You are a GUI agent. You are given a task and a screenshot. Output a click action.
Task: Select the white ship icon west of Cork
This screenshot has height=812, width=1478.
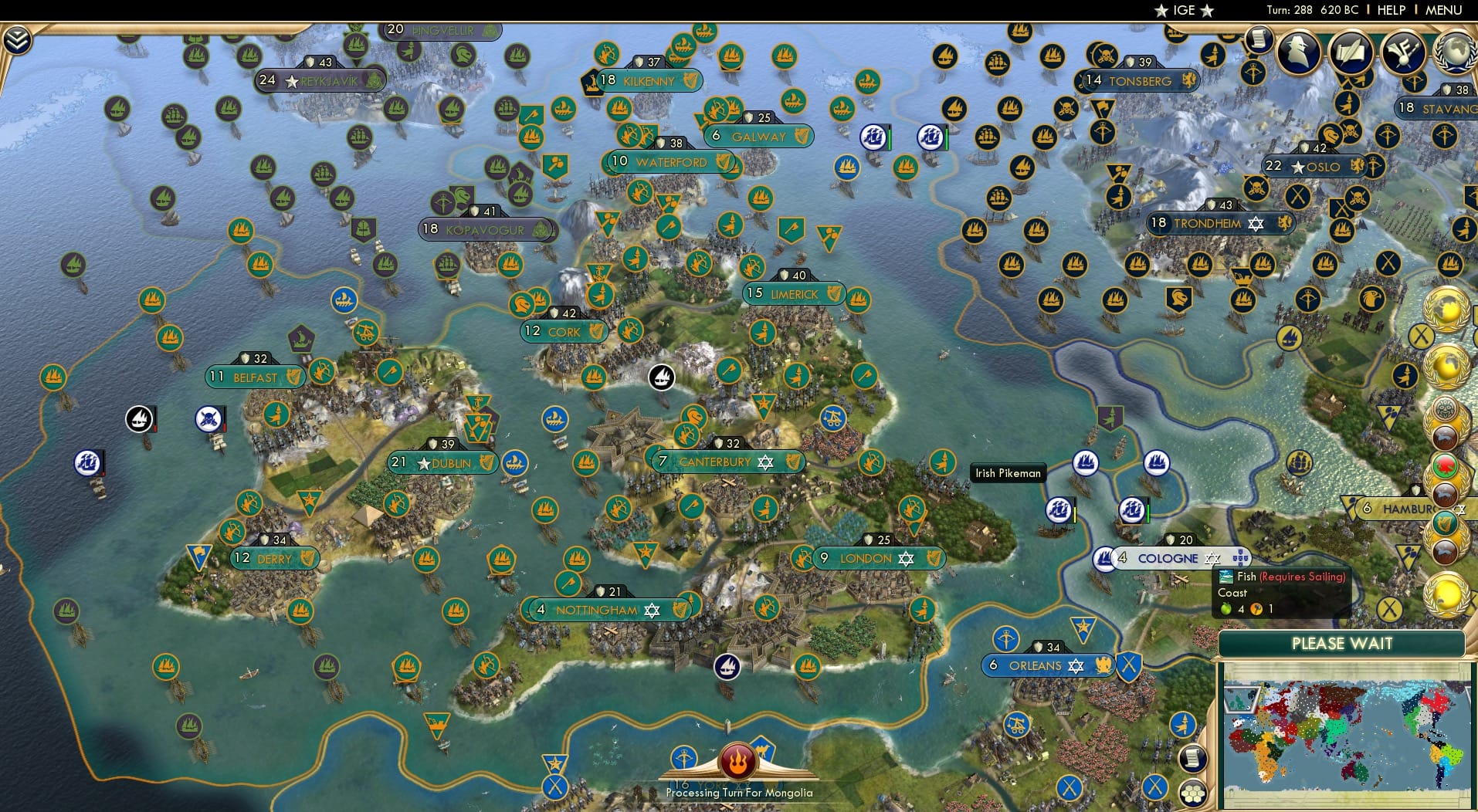point(662,378)
